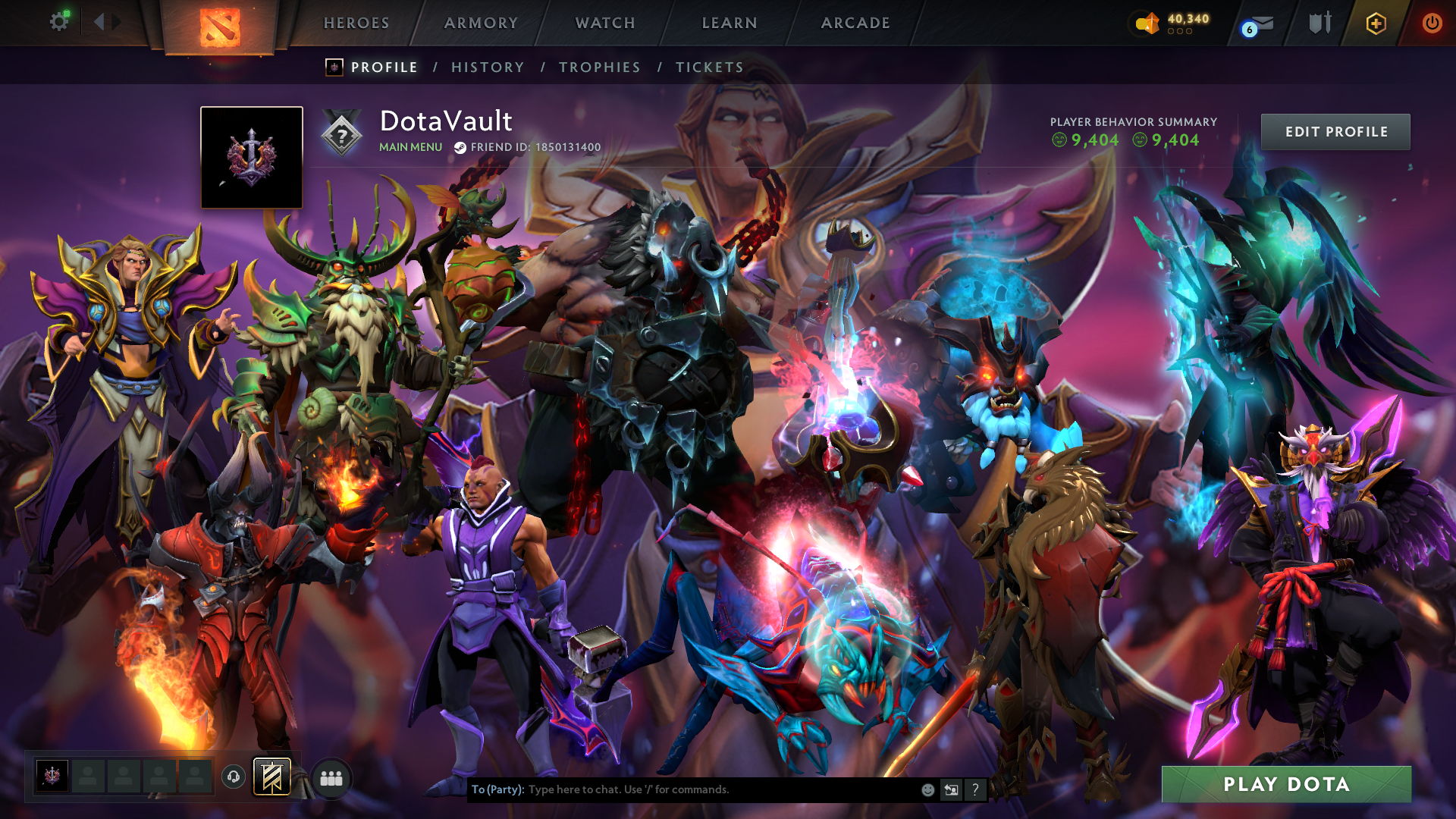
Task: Open the Learn section
Action: coord(730,23)
